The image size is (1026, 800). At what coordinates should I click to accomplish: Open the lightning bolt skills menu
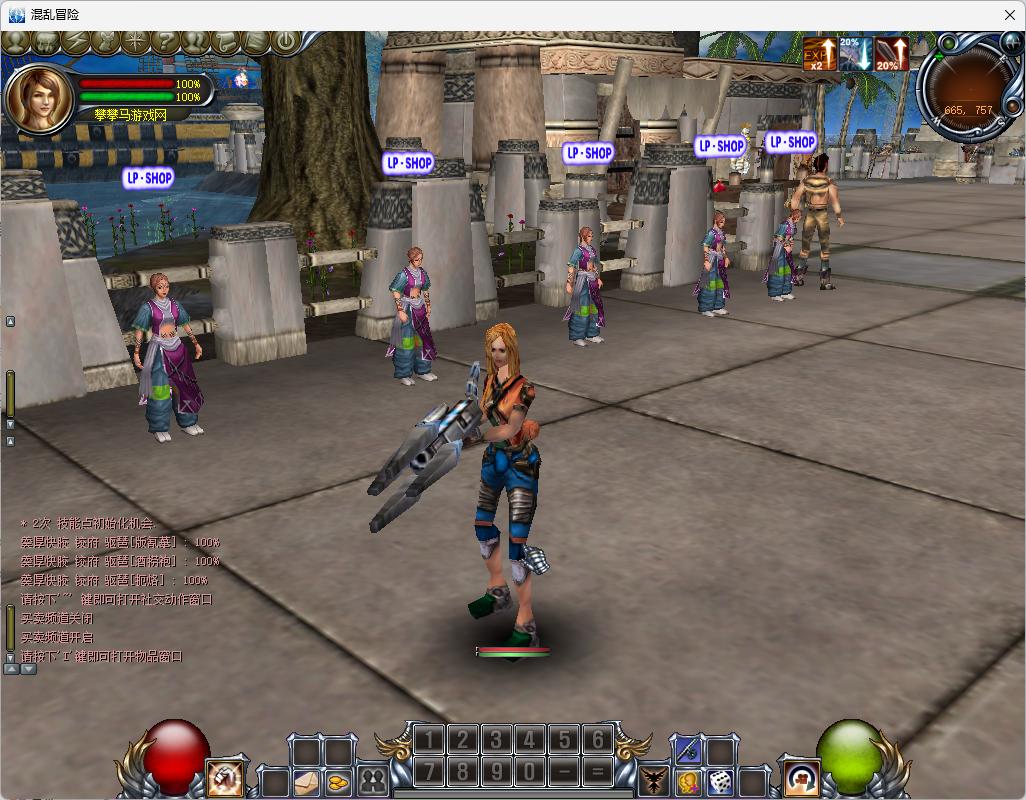point(75,42)
